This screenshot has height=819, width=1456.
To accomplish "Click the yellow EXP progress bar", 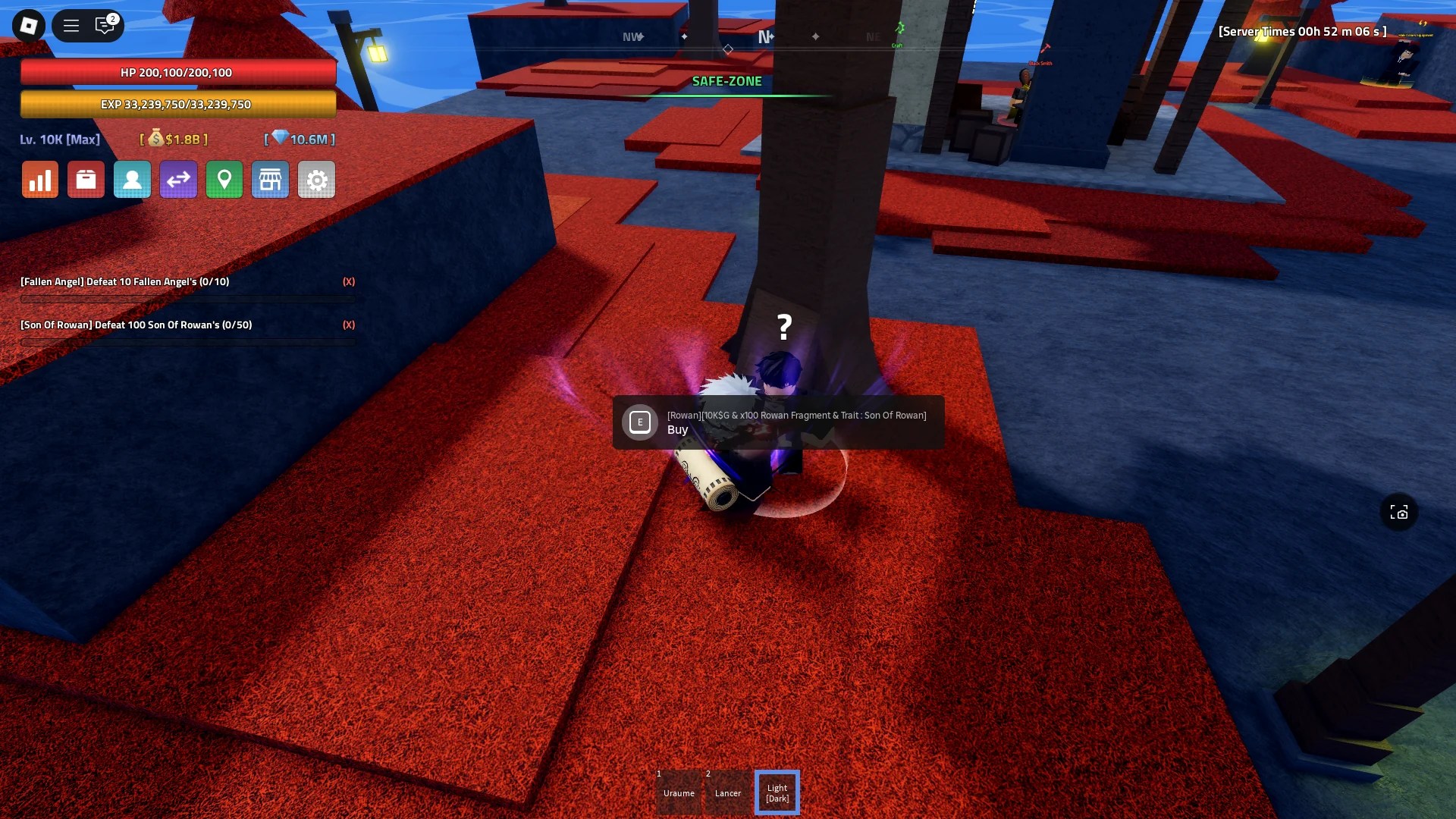I will point(177,104).
